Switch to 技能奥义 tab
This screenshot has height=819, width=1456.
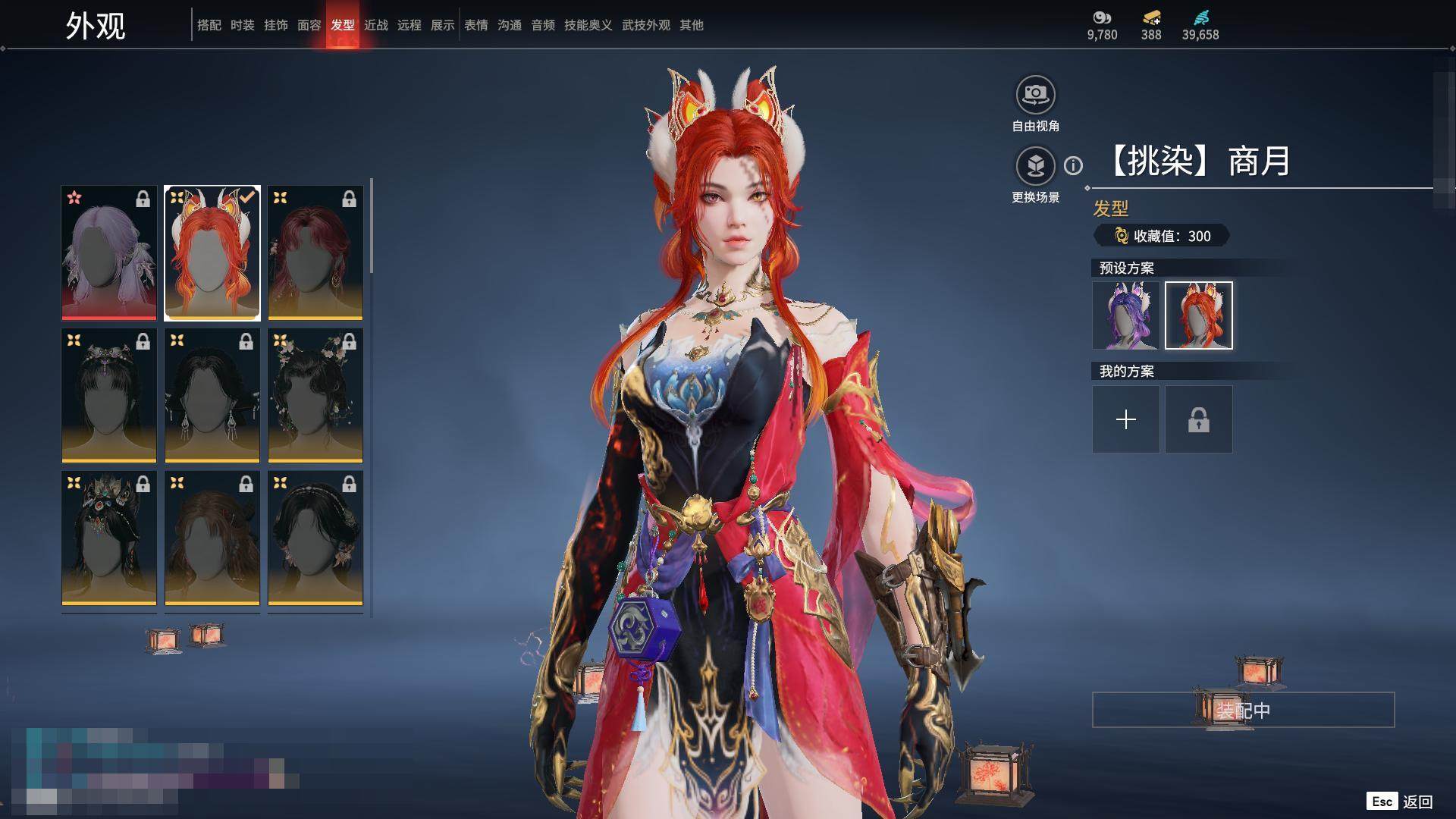(588, 25)
